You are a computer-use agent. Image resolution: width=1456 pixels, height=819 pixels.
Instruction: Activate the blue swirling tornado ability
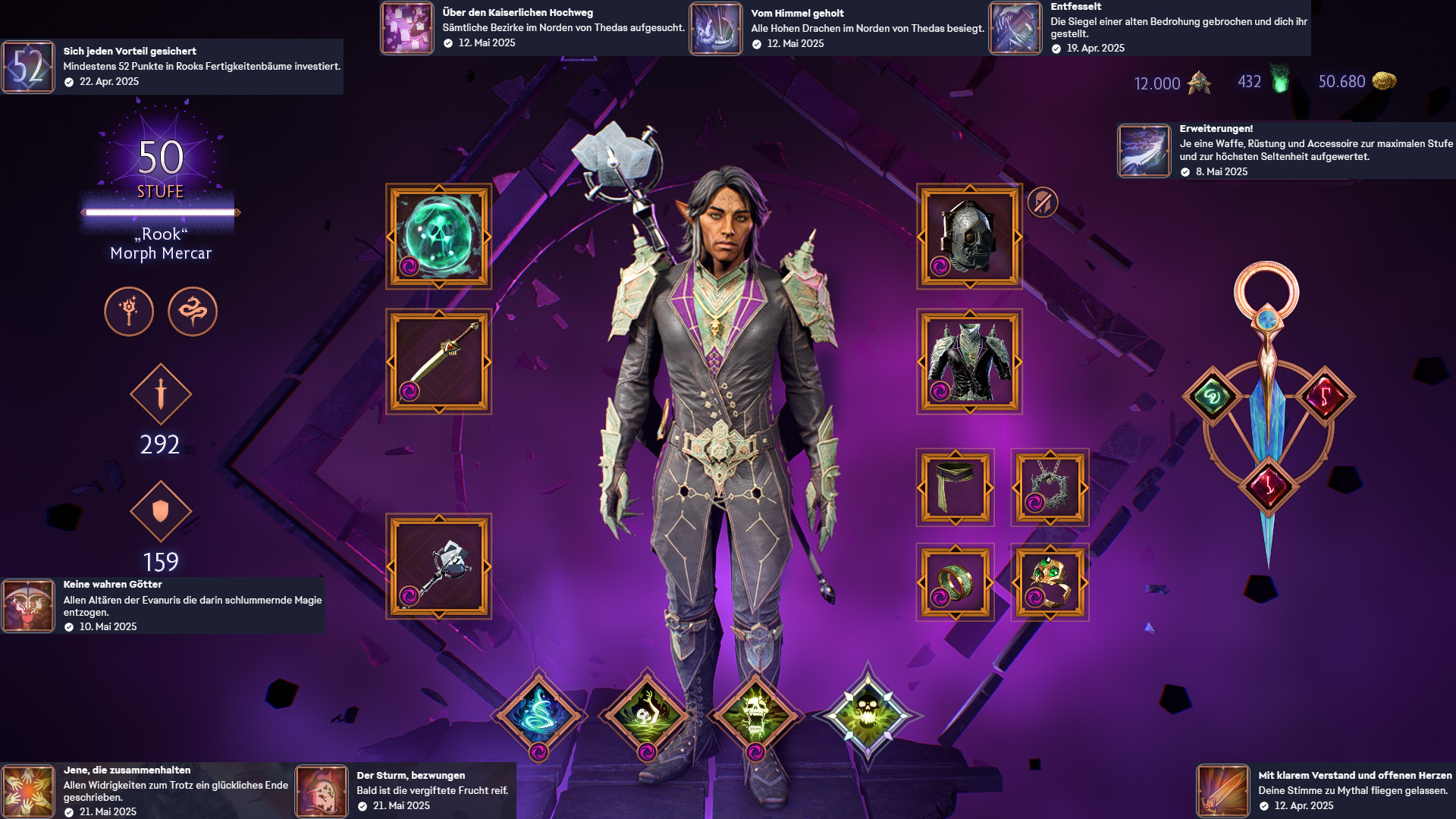(x=538, y=714)
